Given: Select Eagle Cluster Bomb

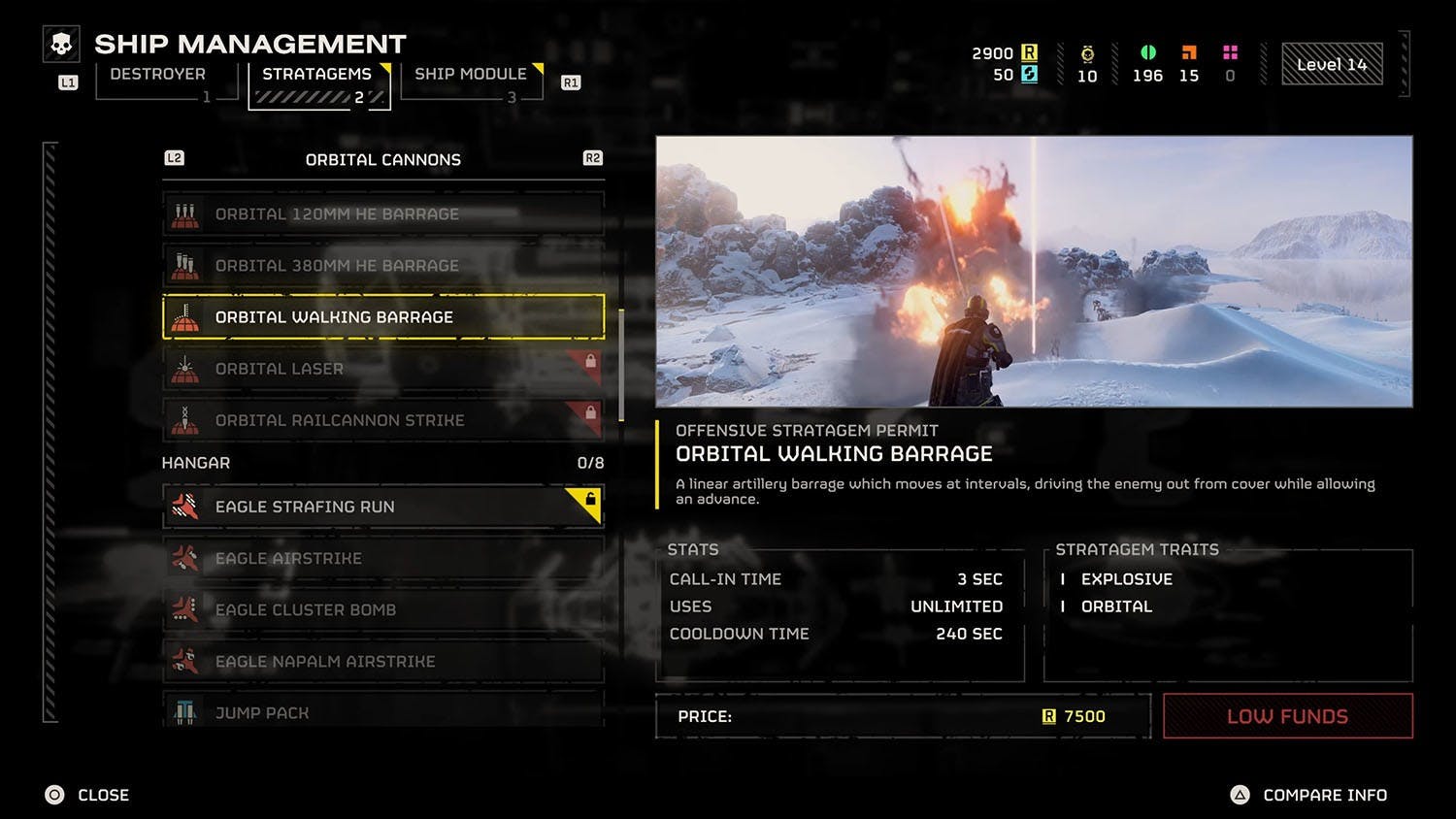Looking at the screenshot, I should point(383,610).
